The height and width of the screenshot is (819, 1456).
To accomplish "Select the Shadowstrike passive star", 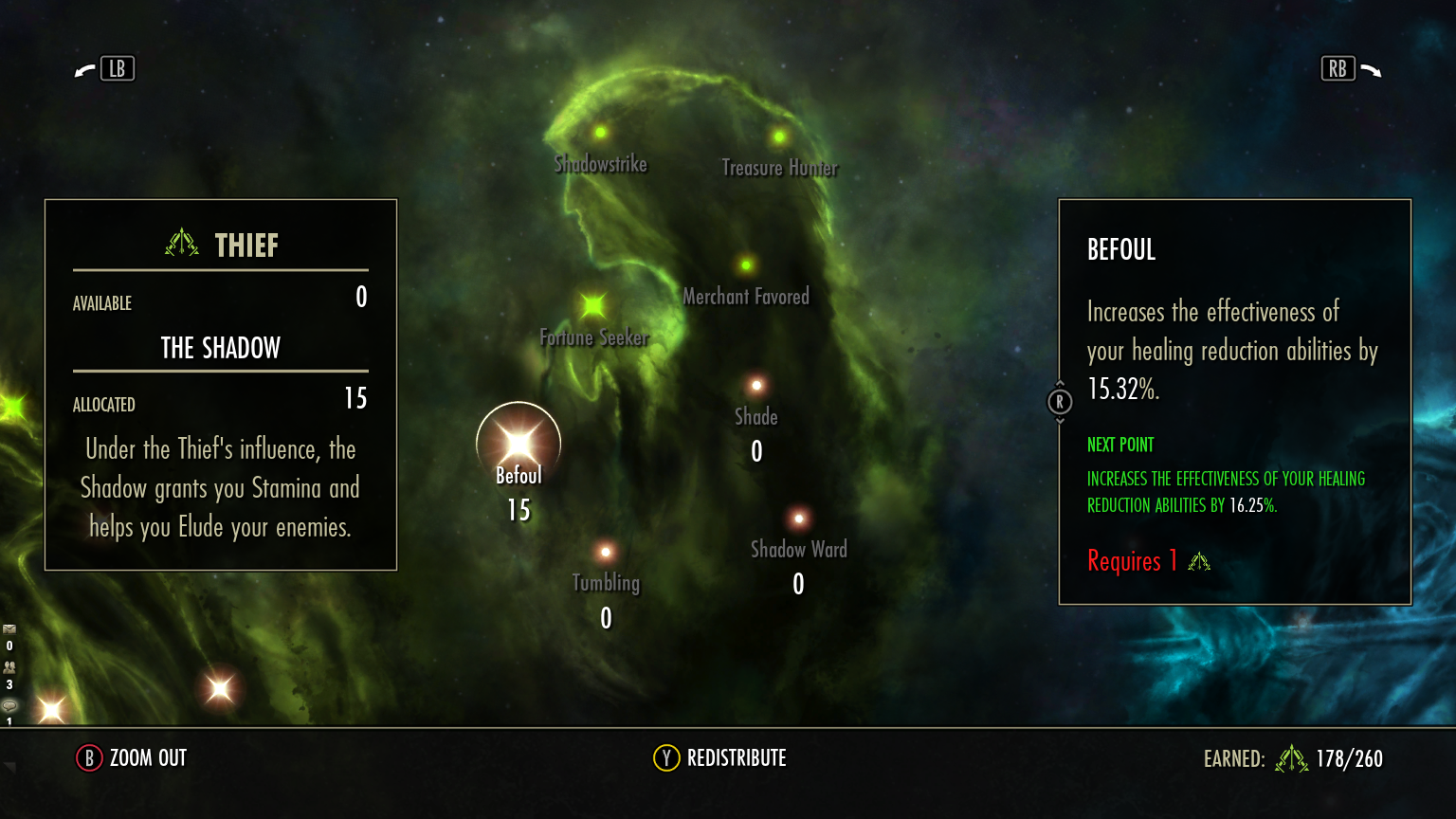I will 600,133.
